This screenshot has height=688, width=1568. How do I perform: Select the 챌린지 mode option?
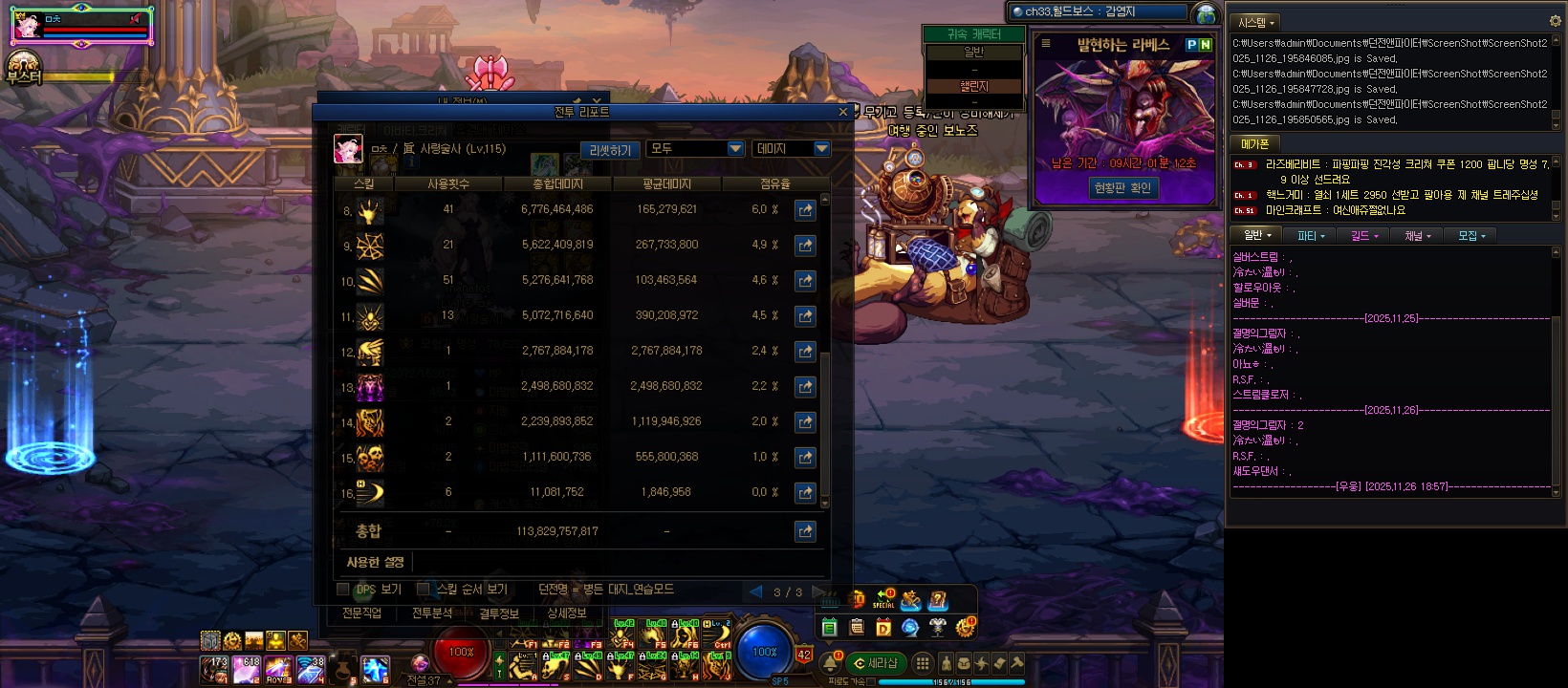pyautogui.click(x=973, y=86)
